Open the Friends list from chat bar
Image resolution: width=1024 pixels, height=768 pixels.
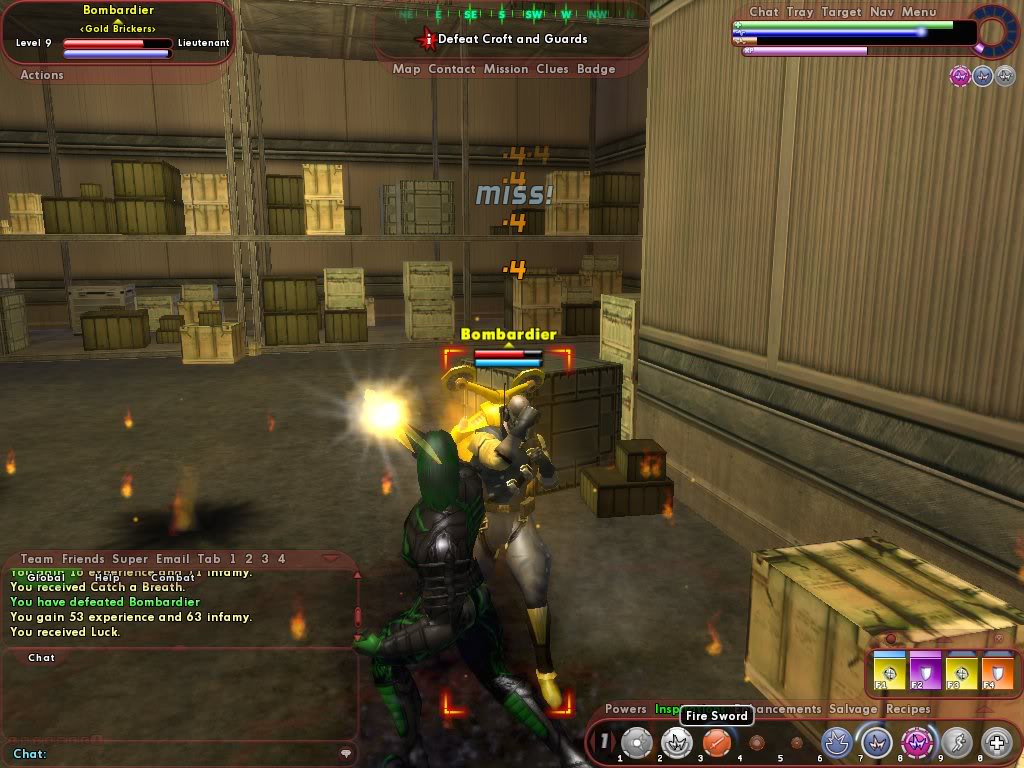82,559
